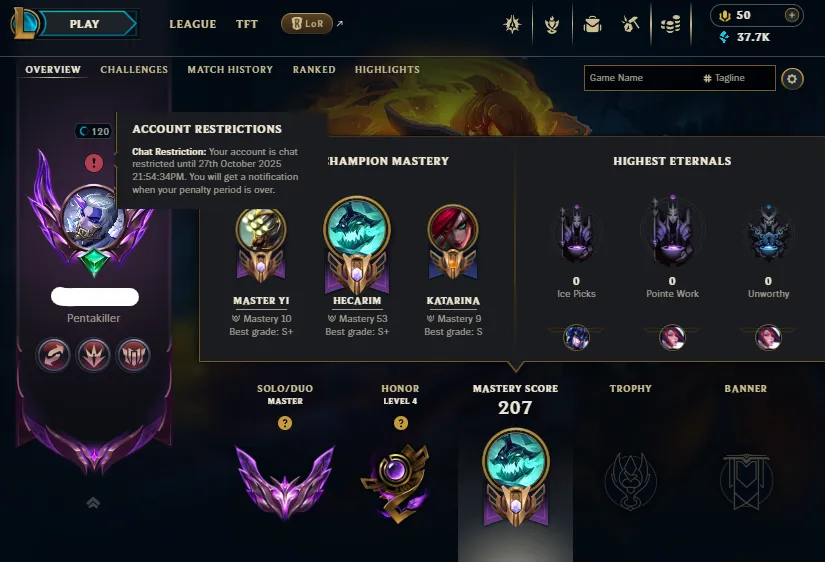Open profile settings gear
Viewport: 832px width, 569px height.
click(x=792, y=78)
